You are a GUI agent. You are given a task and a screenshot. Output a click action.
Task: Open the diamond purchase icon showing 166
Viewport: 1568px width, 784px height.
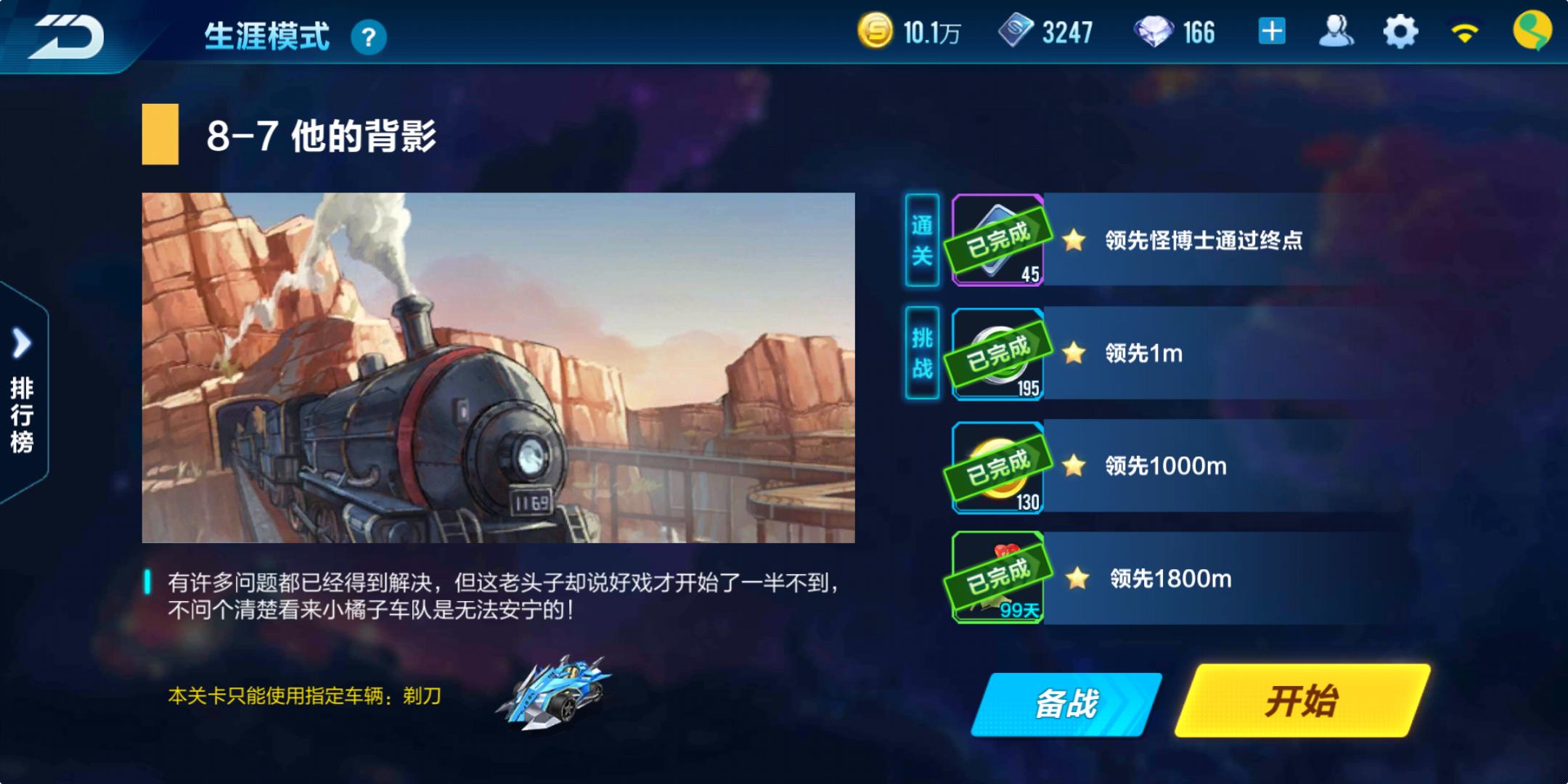1154,31
